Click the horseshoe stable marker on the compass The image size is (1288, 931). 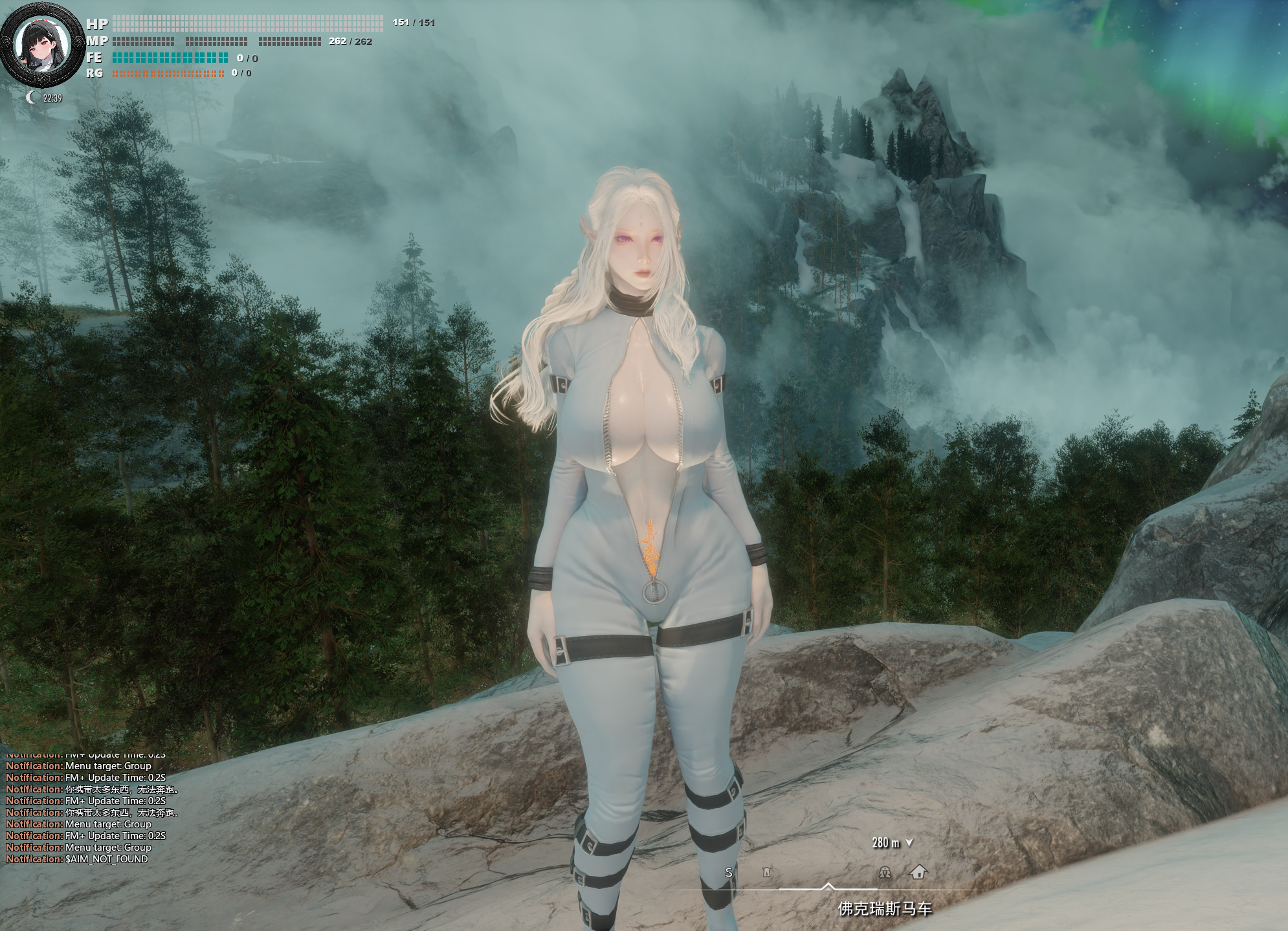click(885, 872)
